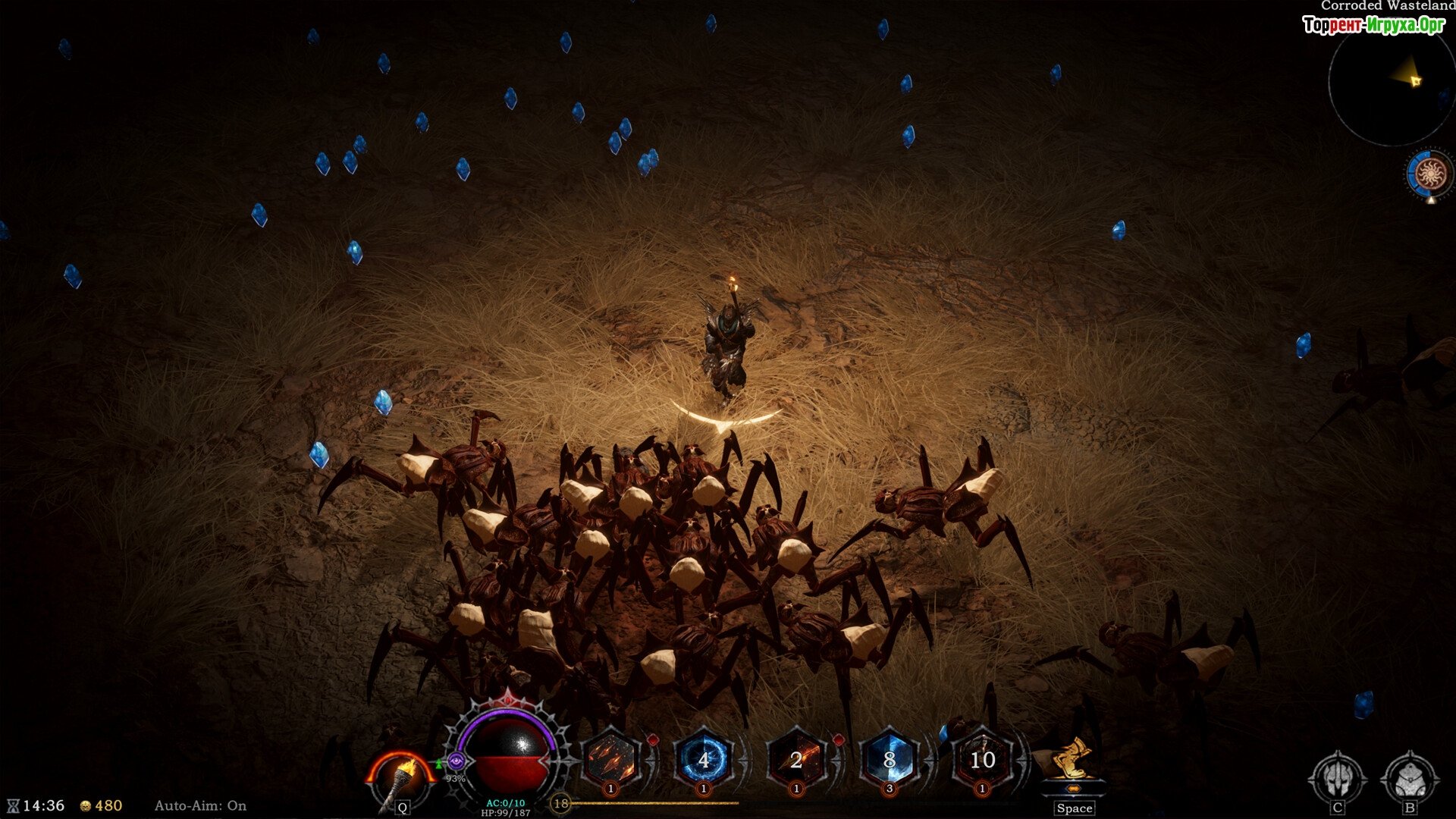Toggle the Auto-Aim setting
Screen dimensions: 1456x819
[200, 805]
